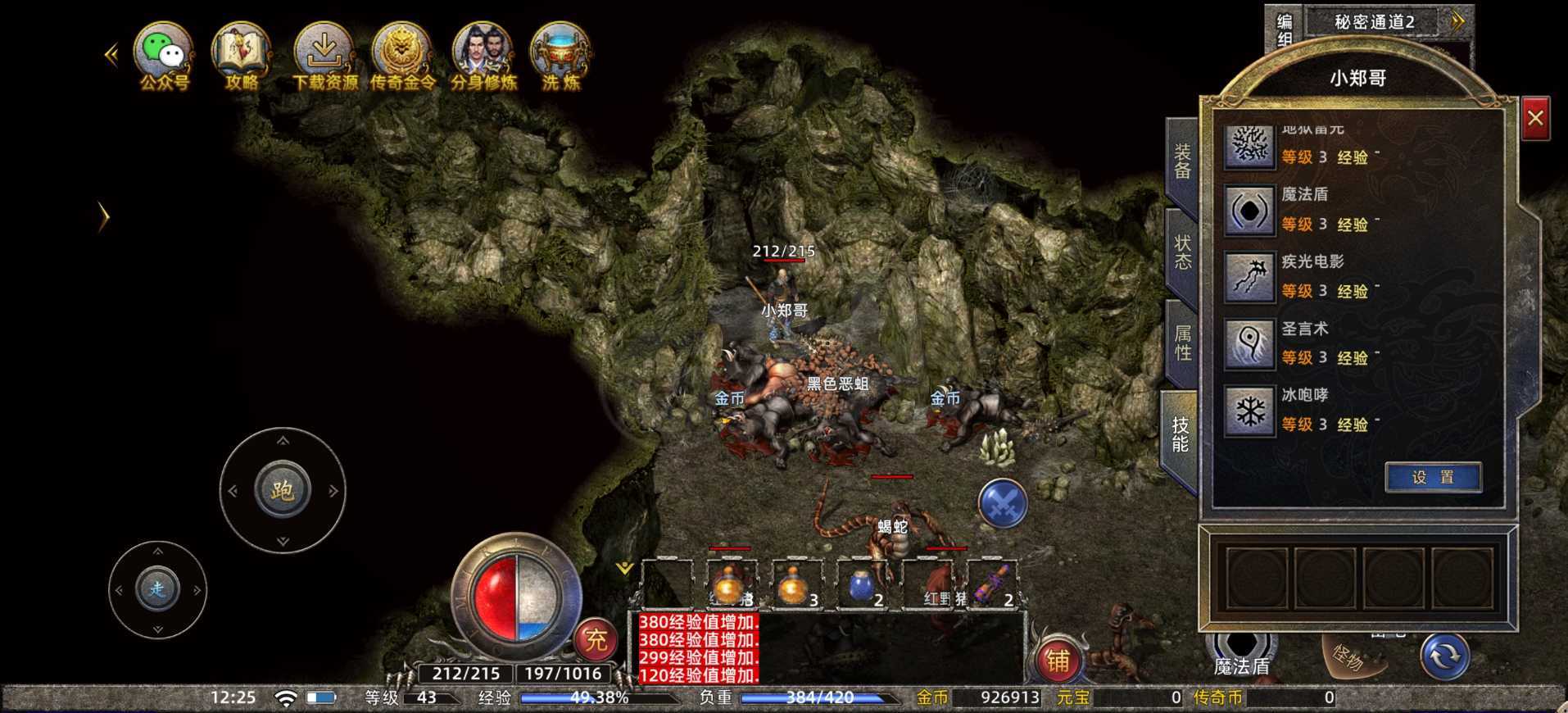The width and height of the screenshot is (1568, 713).
Task: Open the 洗炼 refining cauldron
Action: [x=560, y=54]
